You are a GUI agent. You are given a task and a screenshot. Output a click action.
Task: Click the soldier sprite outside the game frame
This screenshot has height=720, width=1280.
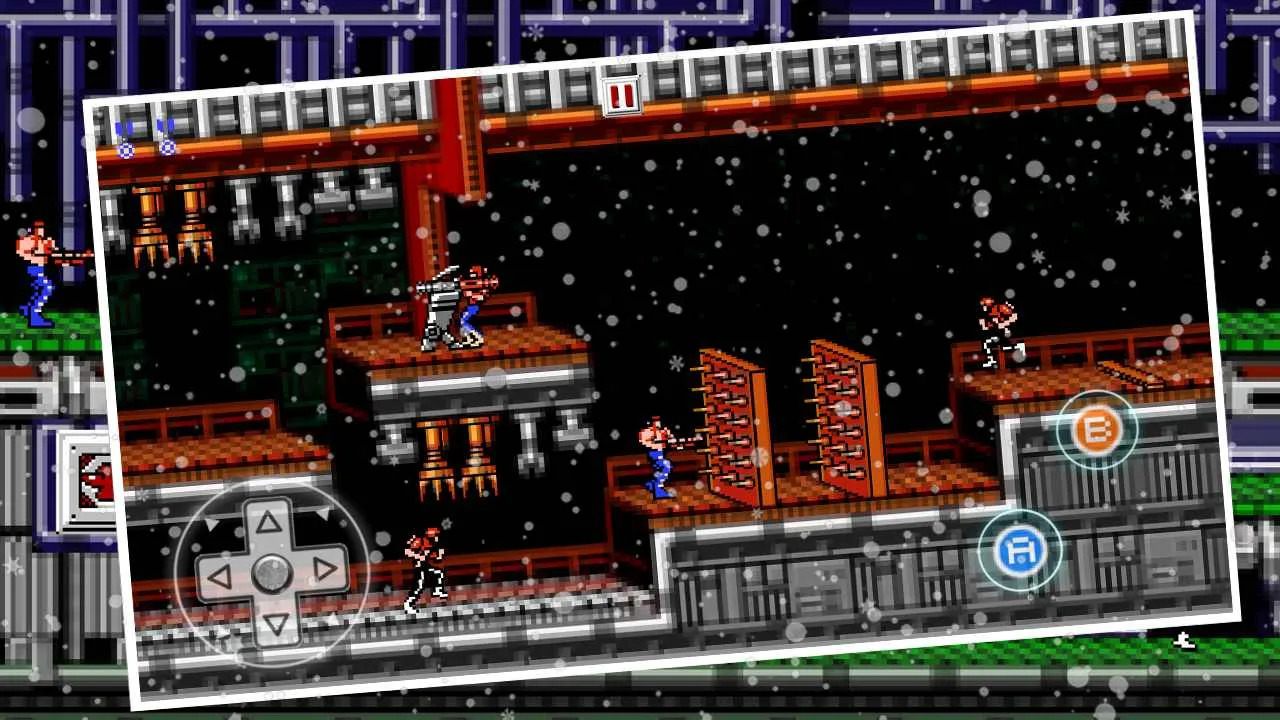click(x=35, y=270)
